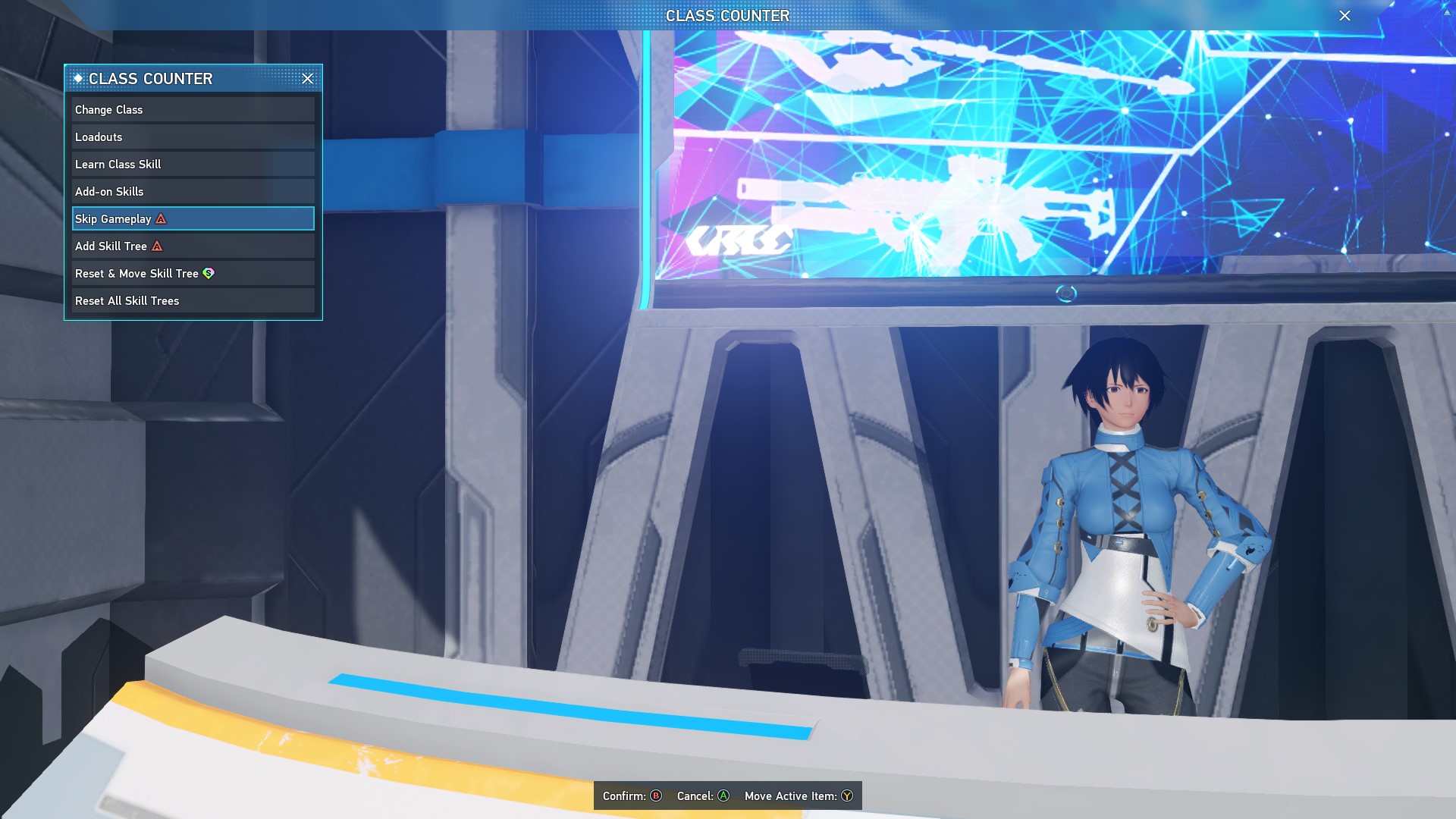The image size is (1456, 819).
Task: Open Add-on Skills
Action: pos(193,191)
